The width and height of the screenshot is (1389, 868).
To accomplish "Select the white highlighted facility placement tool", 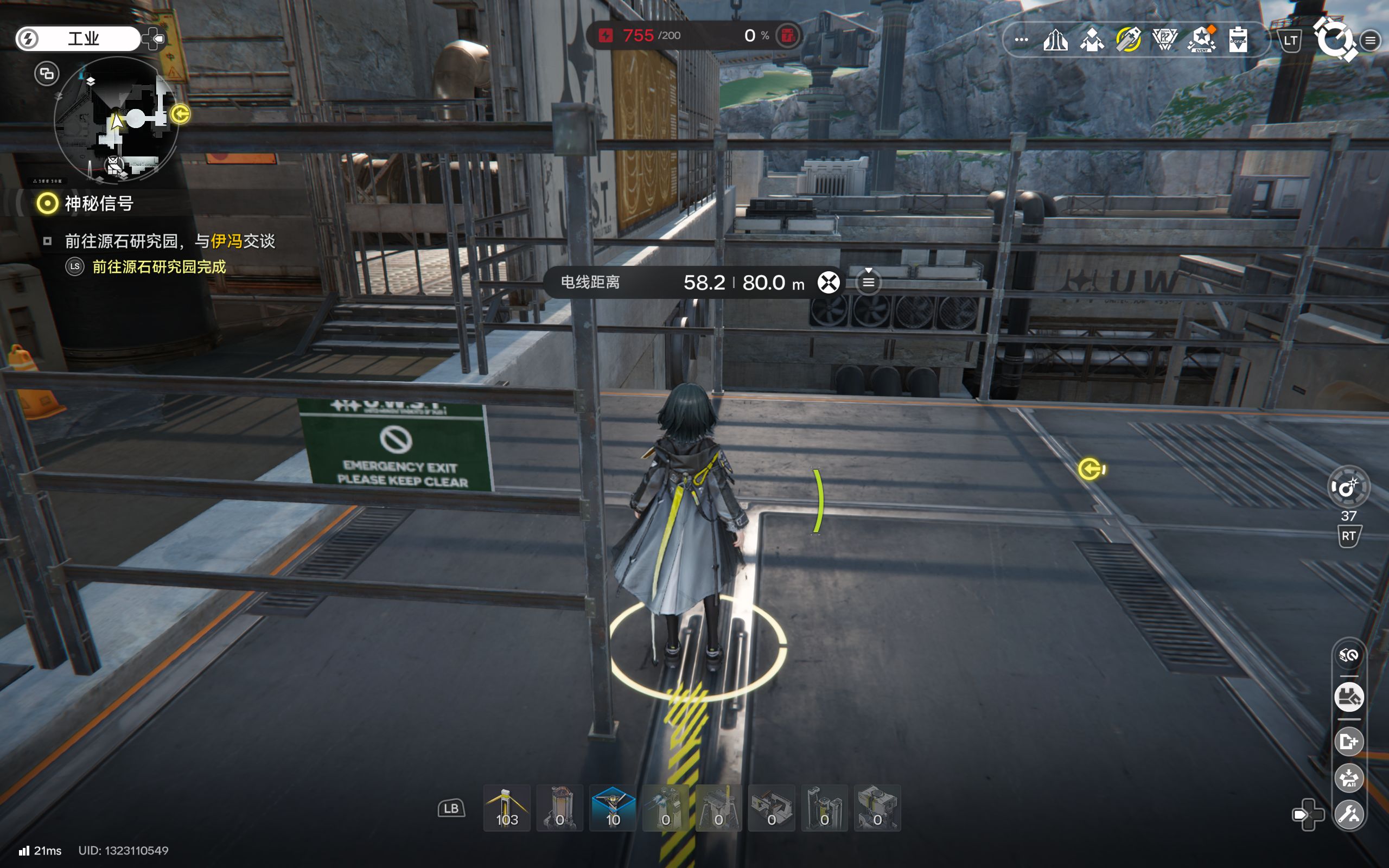I will (x=1348, y=698).
